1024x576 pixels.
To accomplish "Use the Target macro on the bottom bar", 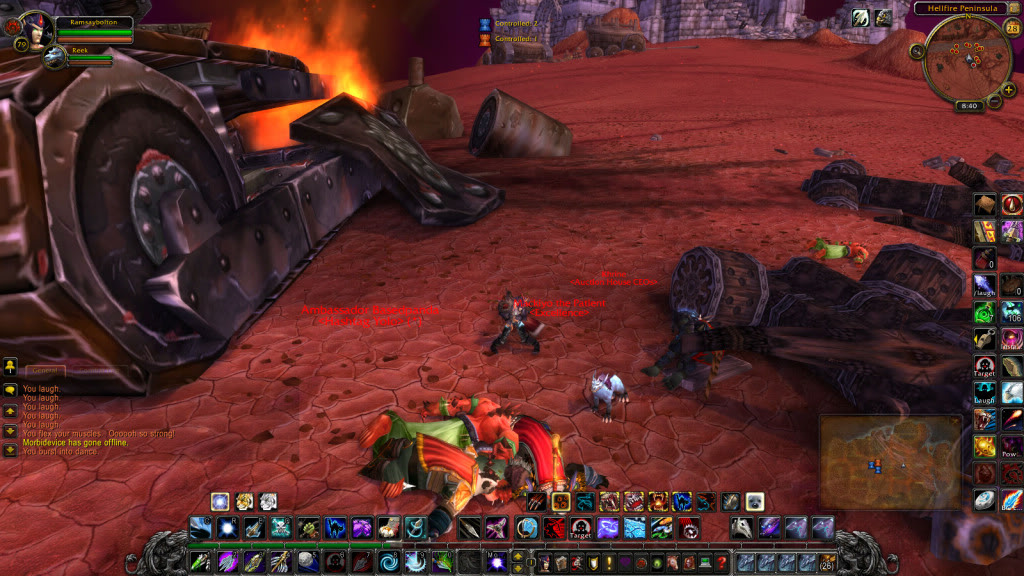I will click(581, 527).
